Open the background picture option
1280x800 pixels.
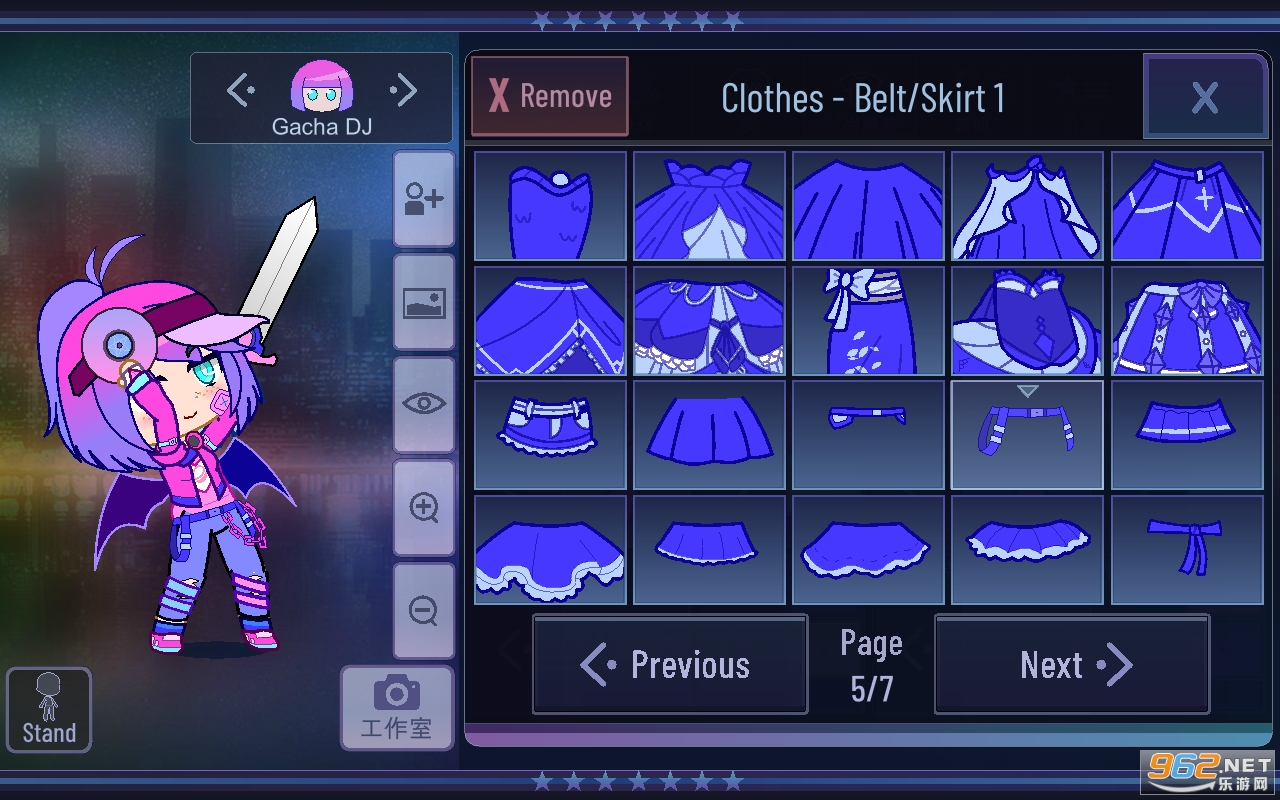pos(424,302)
